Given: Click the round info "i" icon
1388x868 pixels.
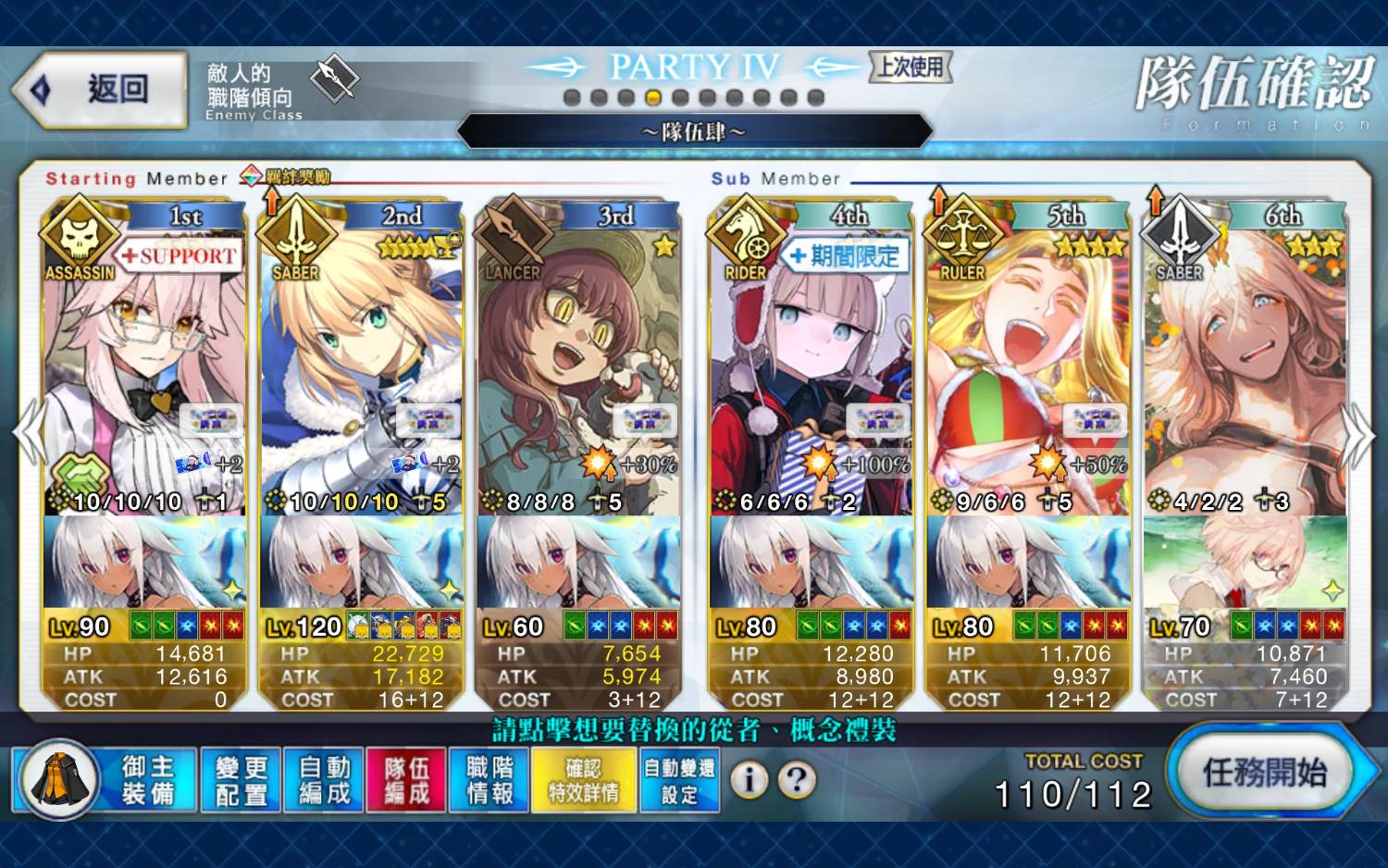Looking at the screenshot, I should [x=750, y=780].
